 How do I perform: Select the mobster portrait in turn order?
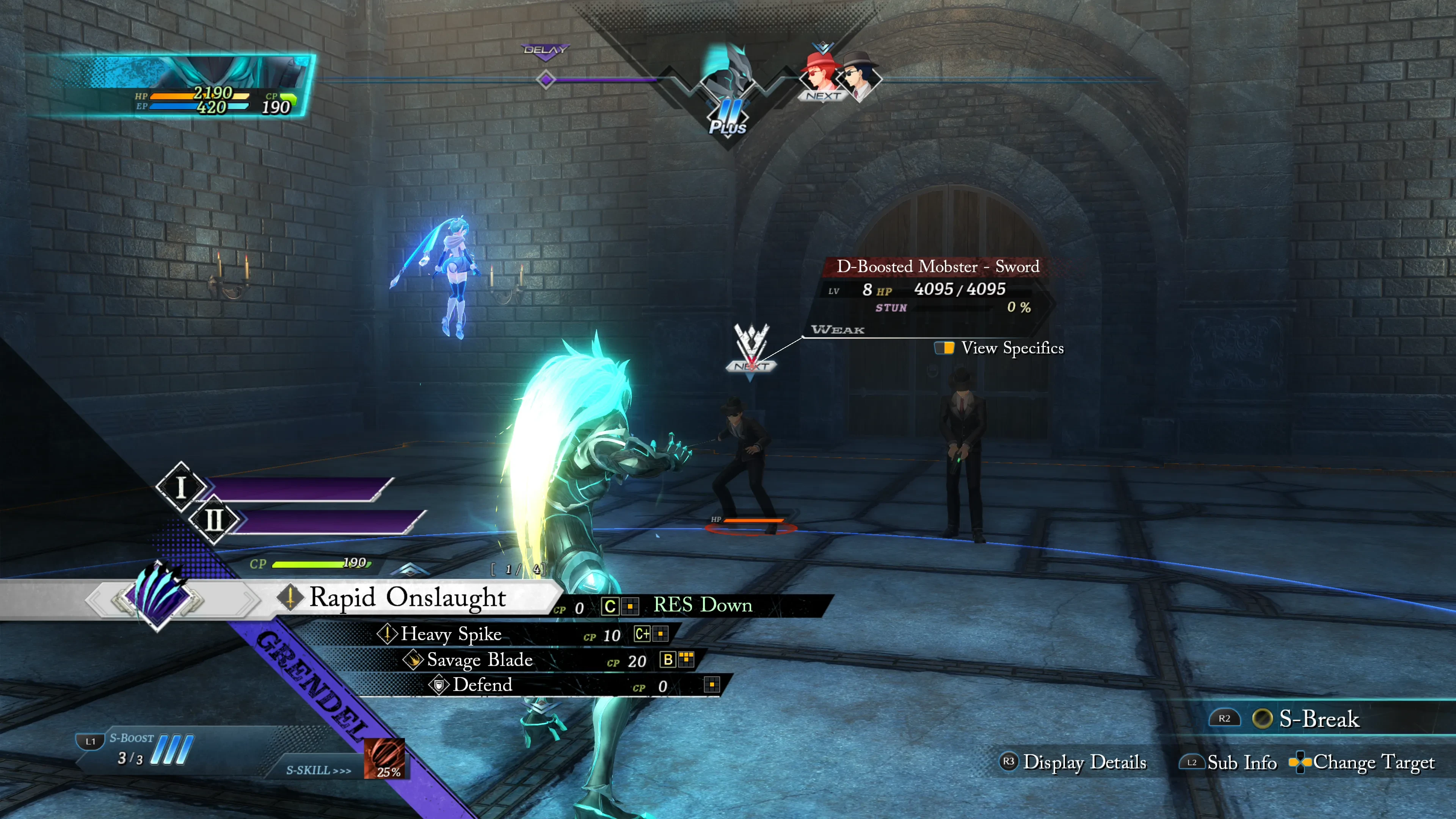(860, 76)
